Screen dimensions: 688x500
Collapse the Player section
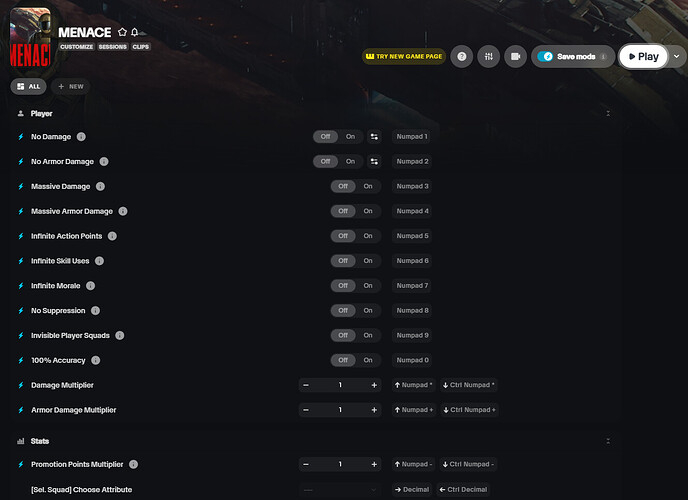[608, 114]
